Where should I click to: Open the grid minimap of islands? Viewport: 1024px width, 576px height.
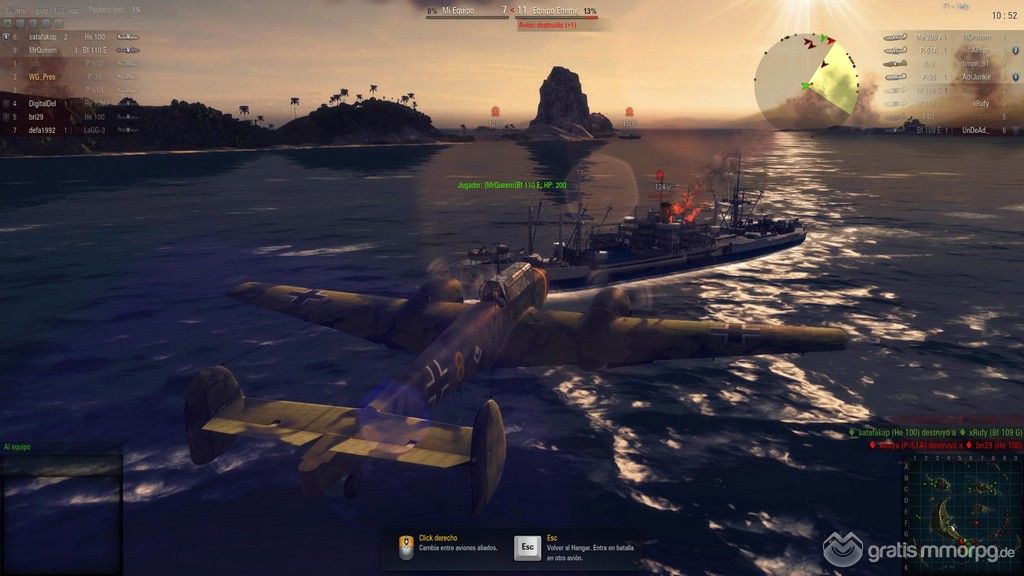(x=962, y=511)
